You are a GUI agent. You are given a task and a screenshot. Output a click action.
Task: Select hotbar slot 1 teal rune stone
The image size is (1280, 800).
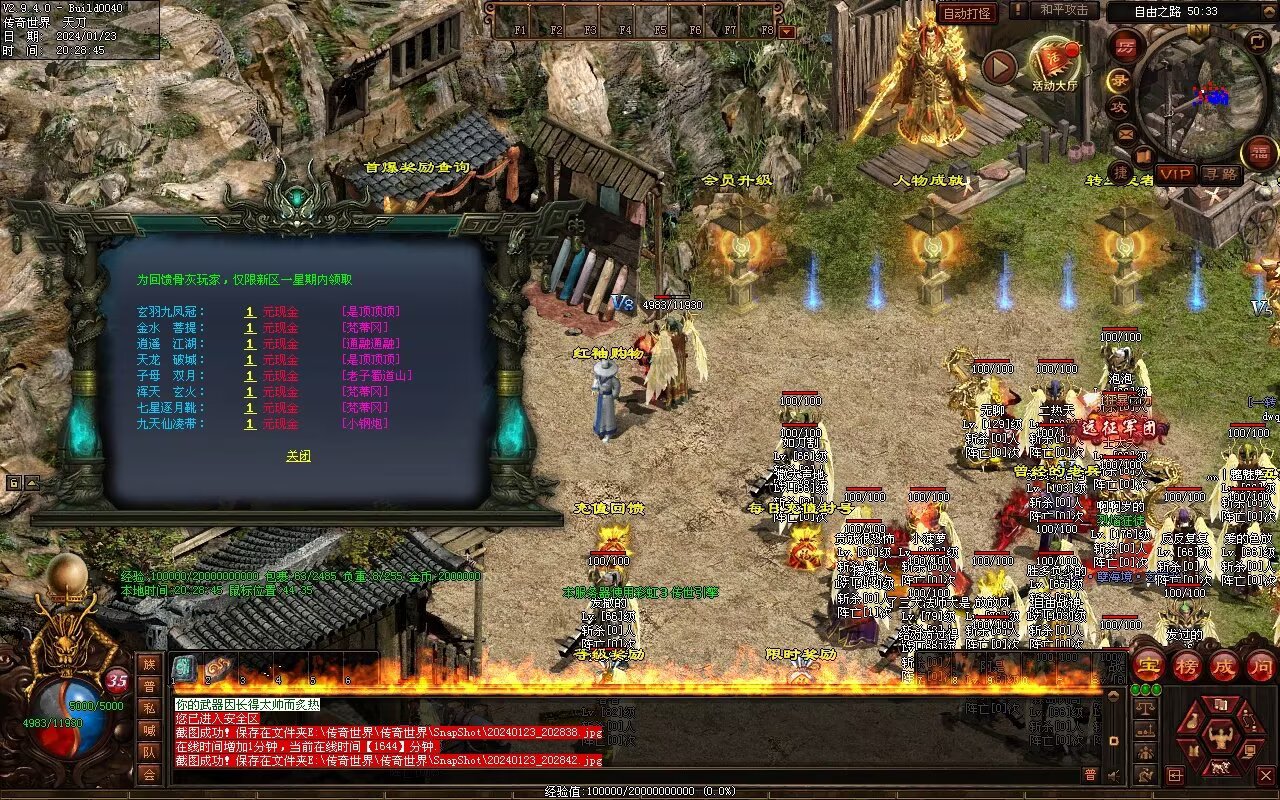[184, 668]
